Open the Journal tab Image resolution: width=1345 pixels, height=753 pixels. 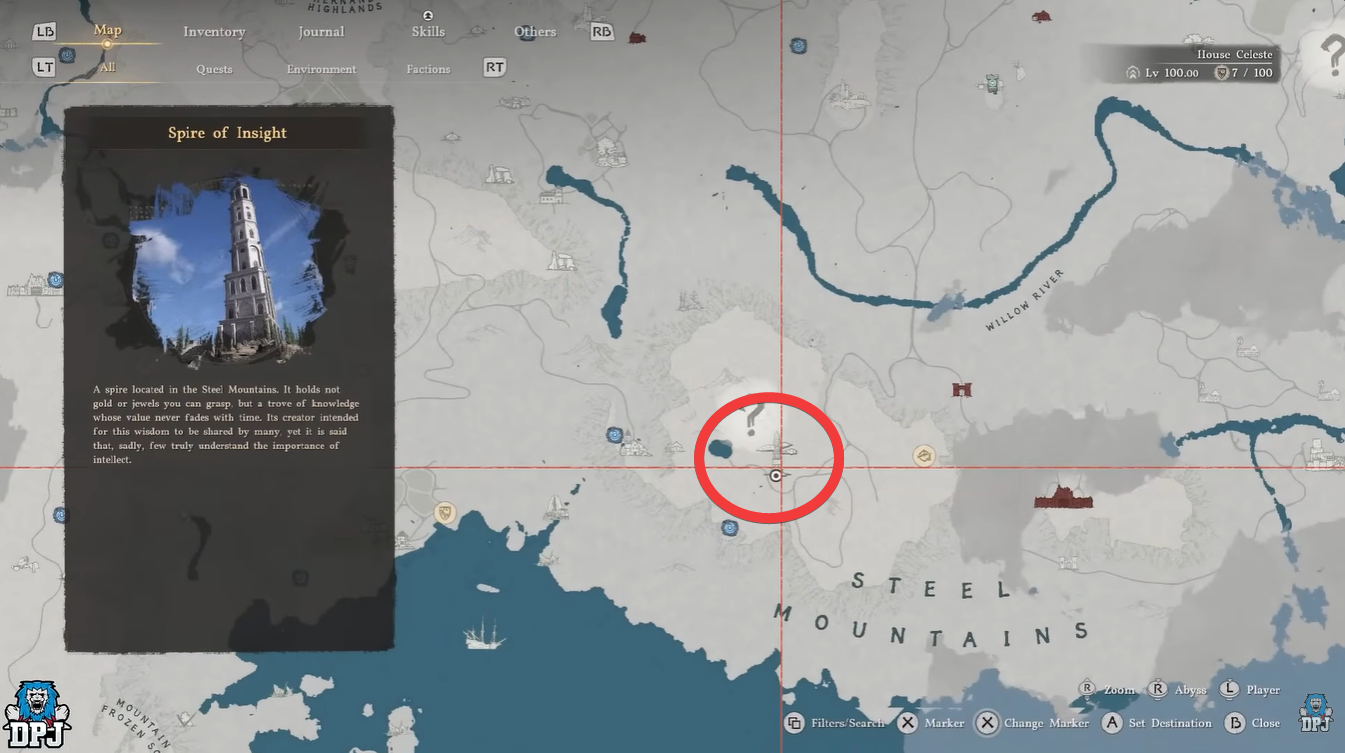click(321, 31)
